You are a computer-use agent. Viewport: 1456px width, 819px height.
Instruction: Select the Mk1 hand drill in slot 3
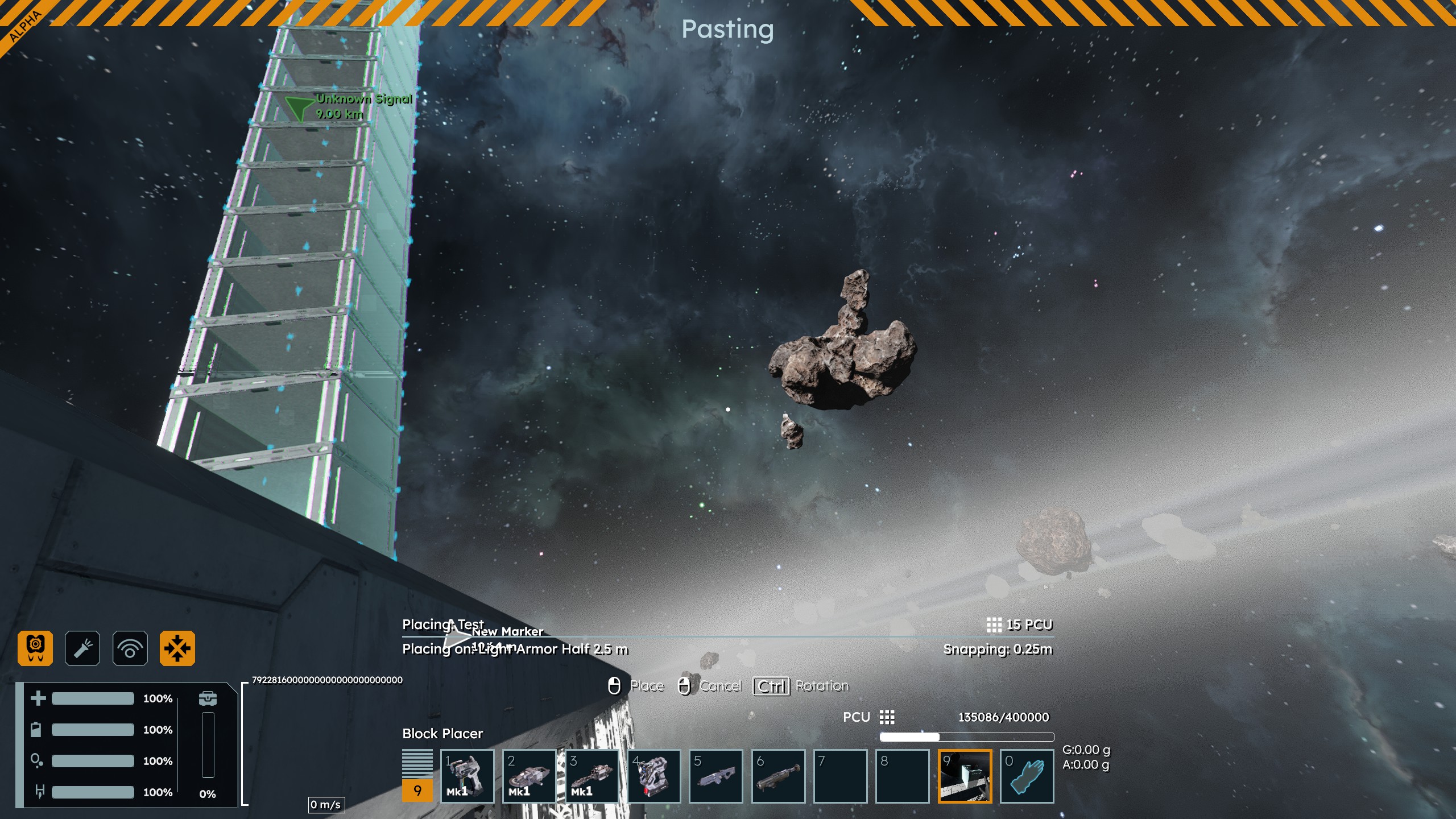pyautogui.click(x=592, y=776)
